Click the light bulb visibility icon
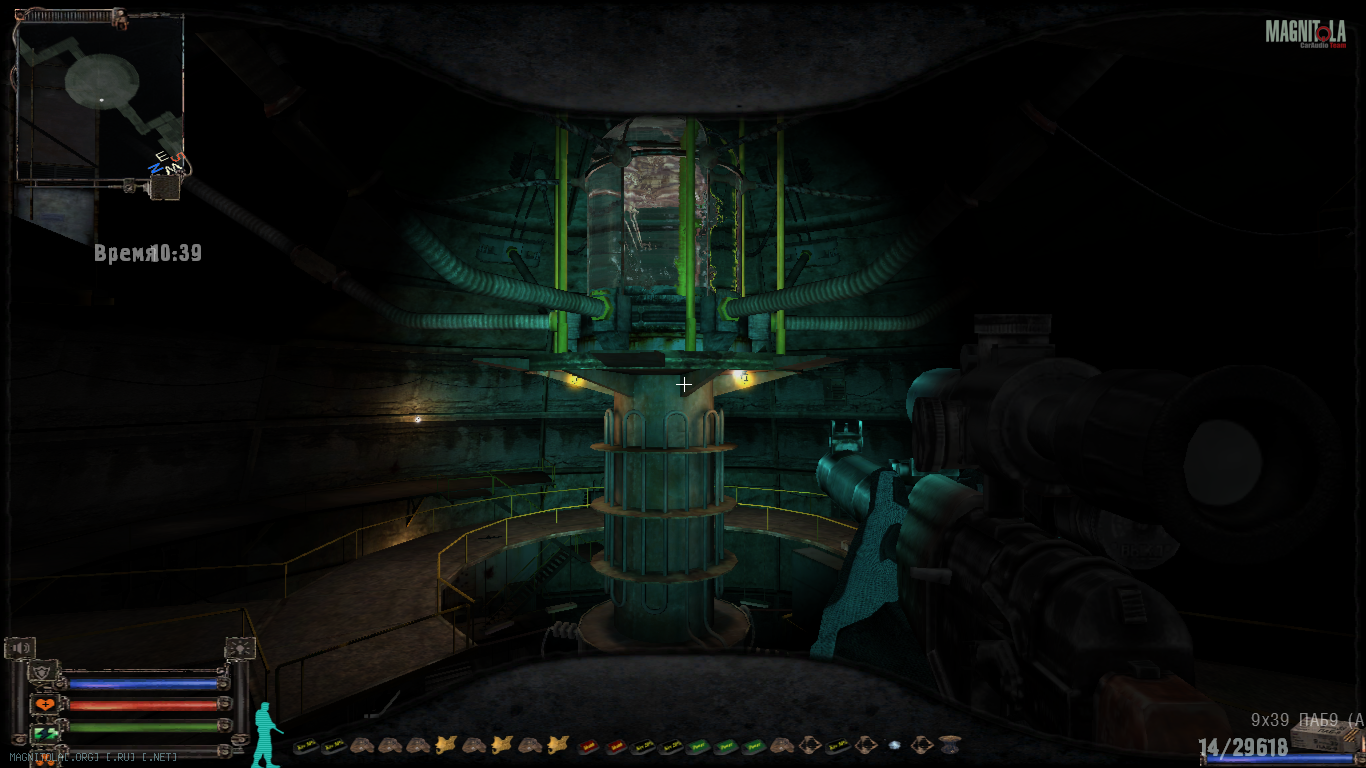Image resolution: width=1366 pixels, height=768 pixels. (240, 648)
